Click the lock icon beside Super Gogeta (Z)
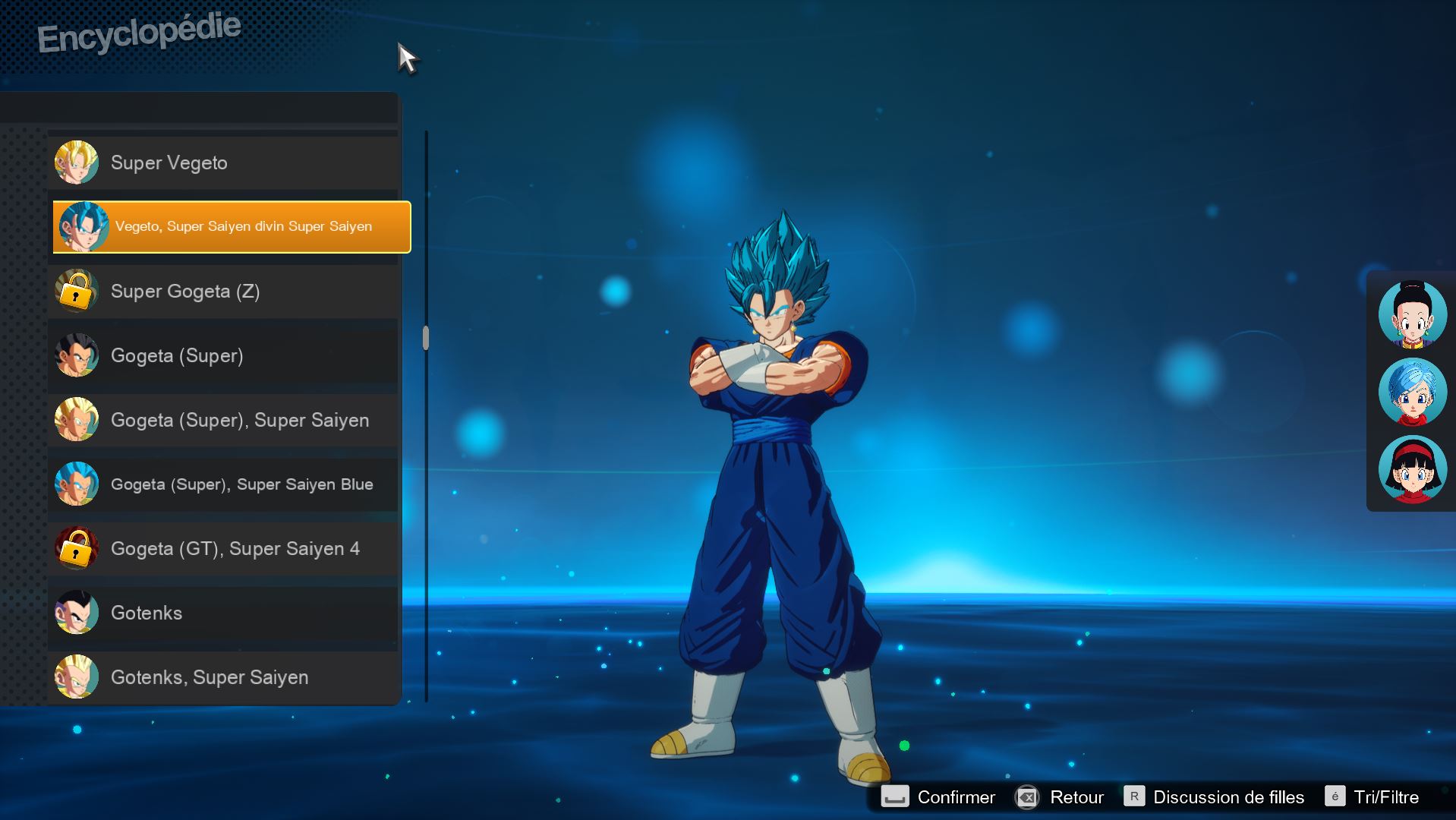 76,291
